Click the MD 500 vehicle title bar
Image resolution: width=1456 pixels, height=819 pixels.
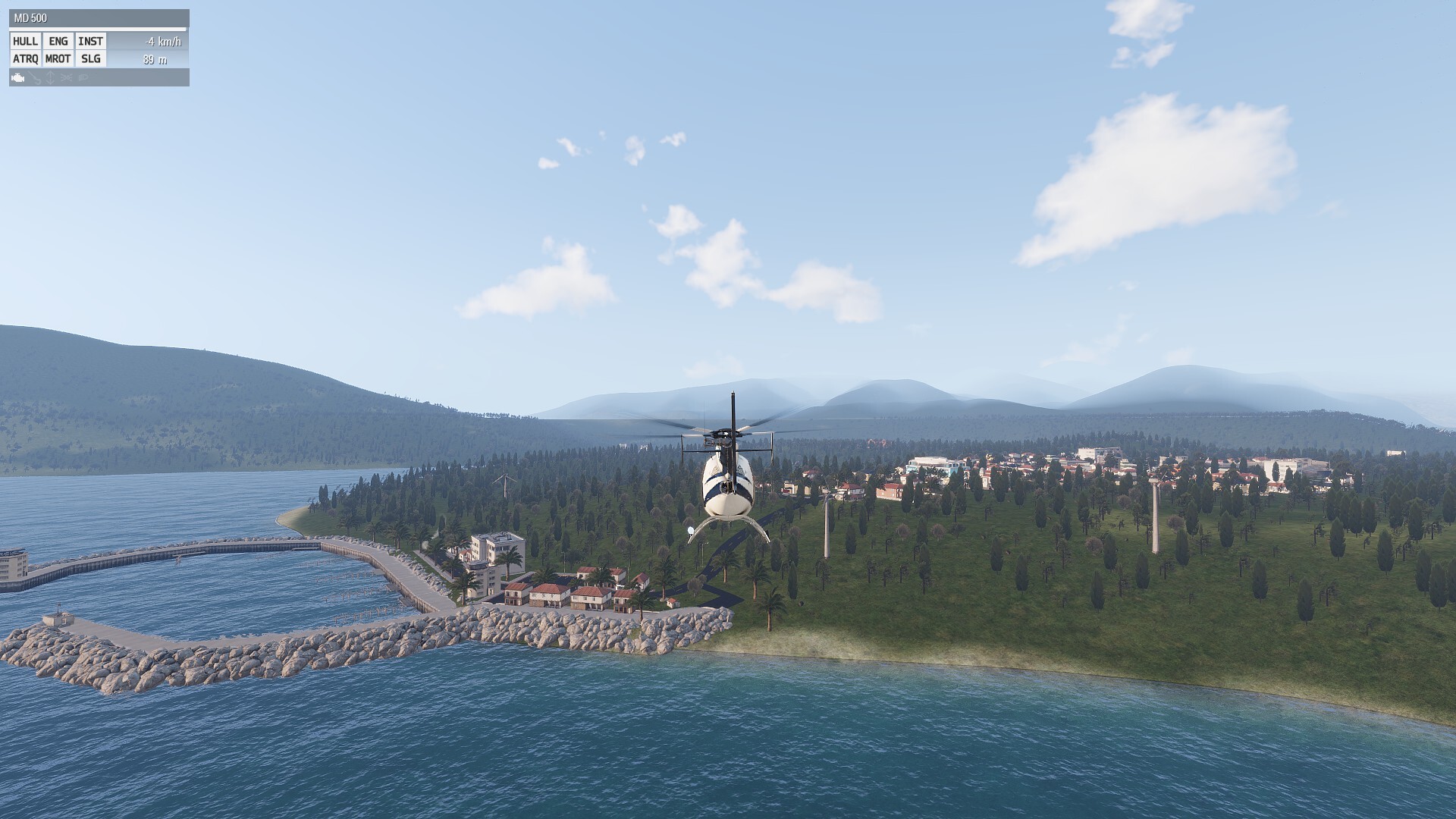(x=99, y=18)
